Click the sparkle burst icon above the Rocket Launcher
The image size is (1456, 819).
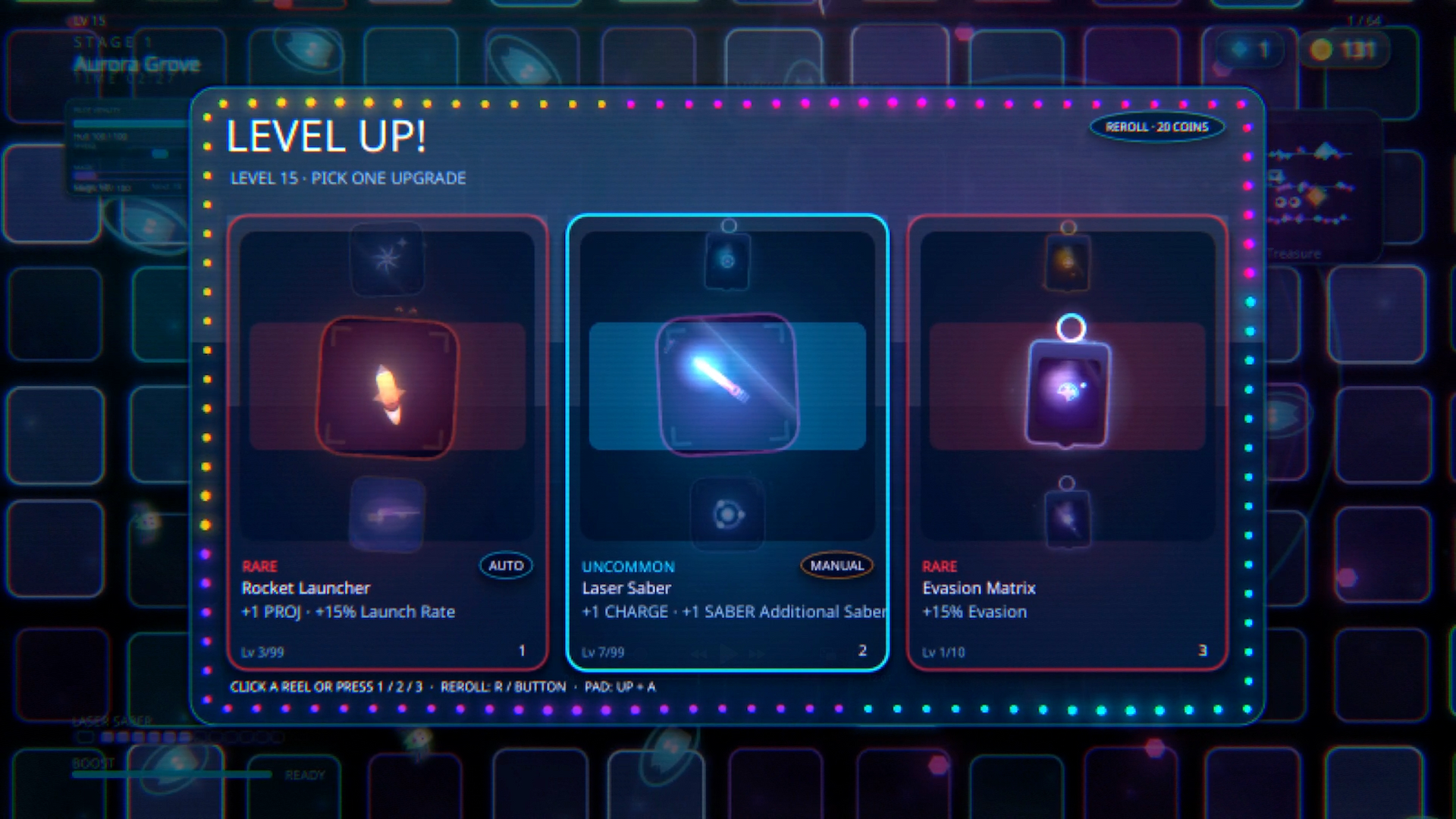point(388,259)
